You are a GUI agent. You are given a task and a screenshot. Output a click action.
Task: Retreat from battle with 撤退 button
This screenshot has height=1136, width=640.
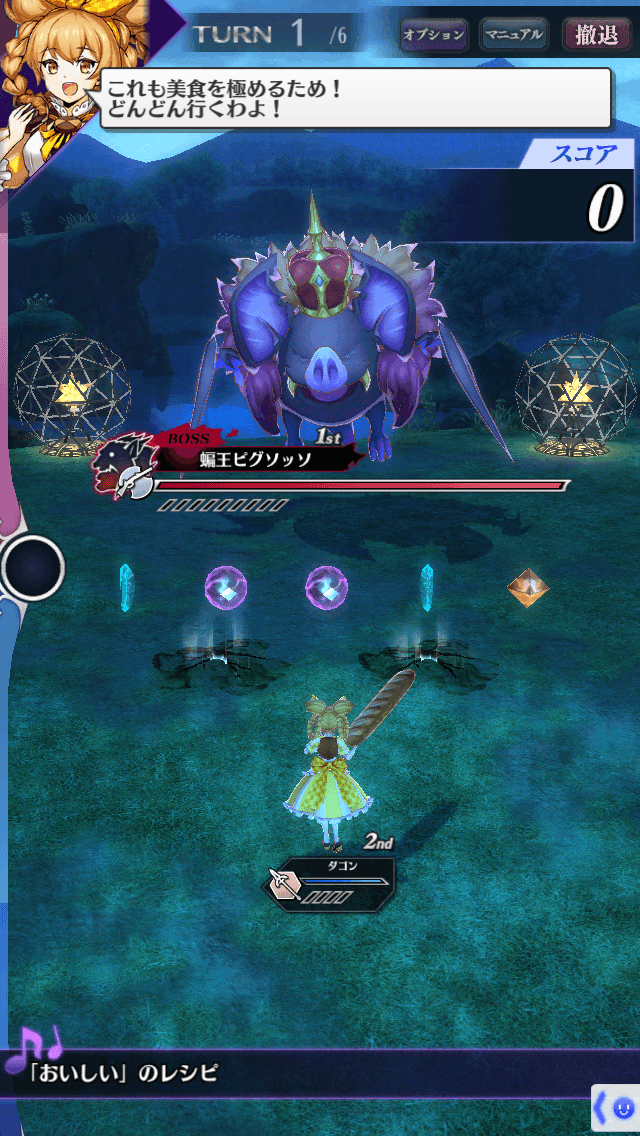click(x=596, y=35)
